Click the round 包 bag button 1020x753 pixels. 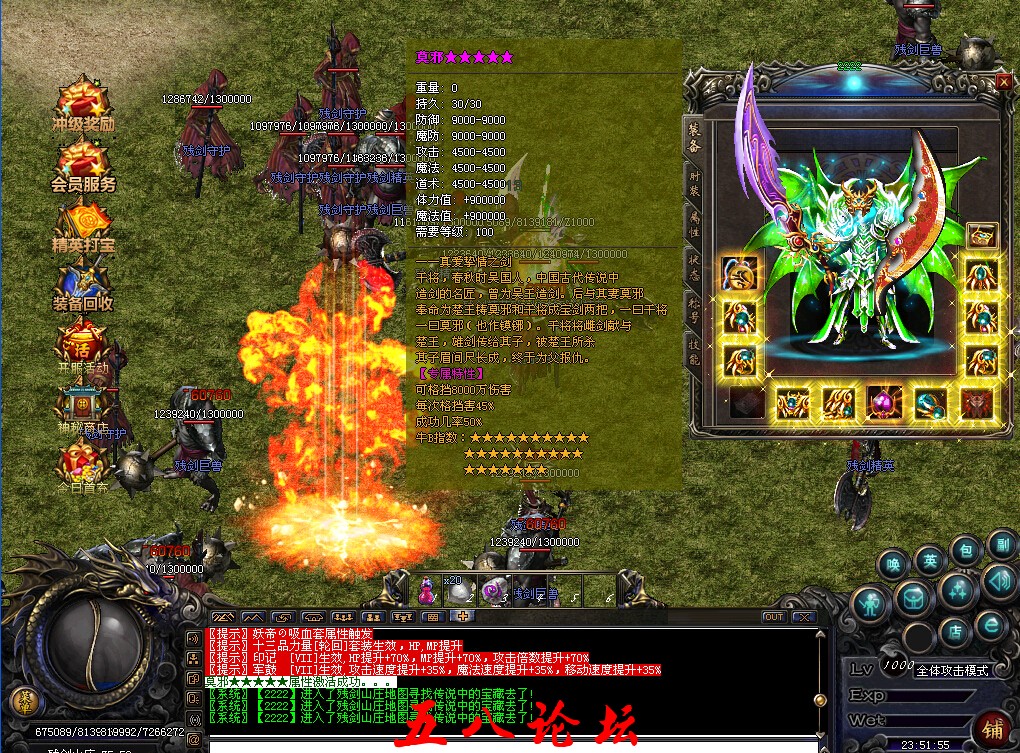pyautogui.click(x=965, y=550)
